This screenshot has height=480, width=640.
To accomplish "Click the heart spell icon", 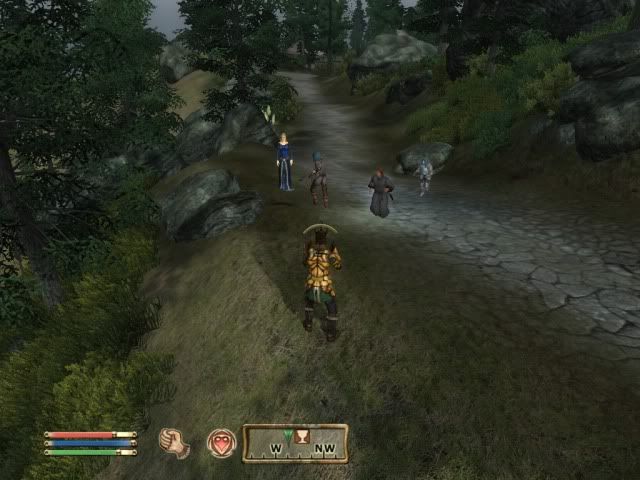I will tap(221, 443).
